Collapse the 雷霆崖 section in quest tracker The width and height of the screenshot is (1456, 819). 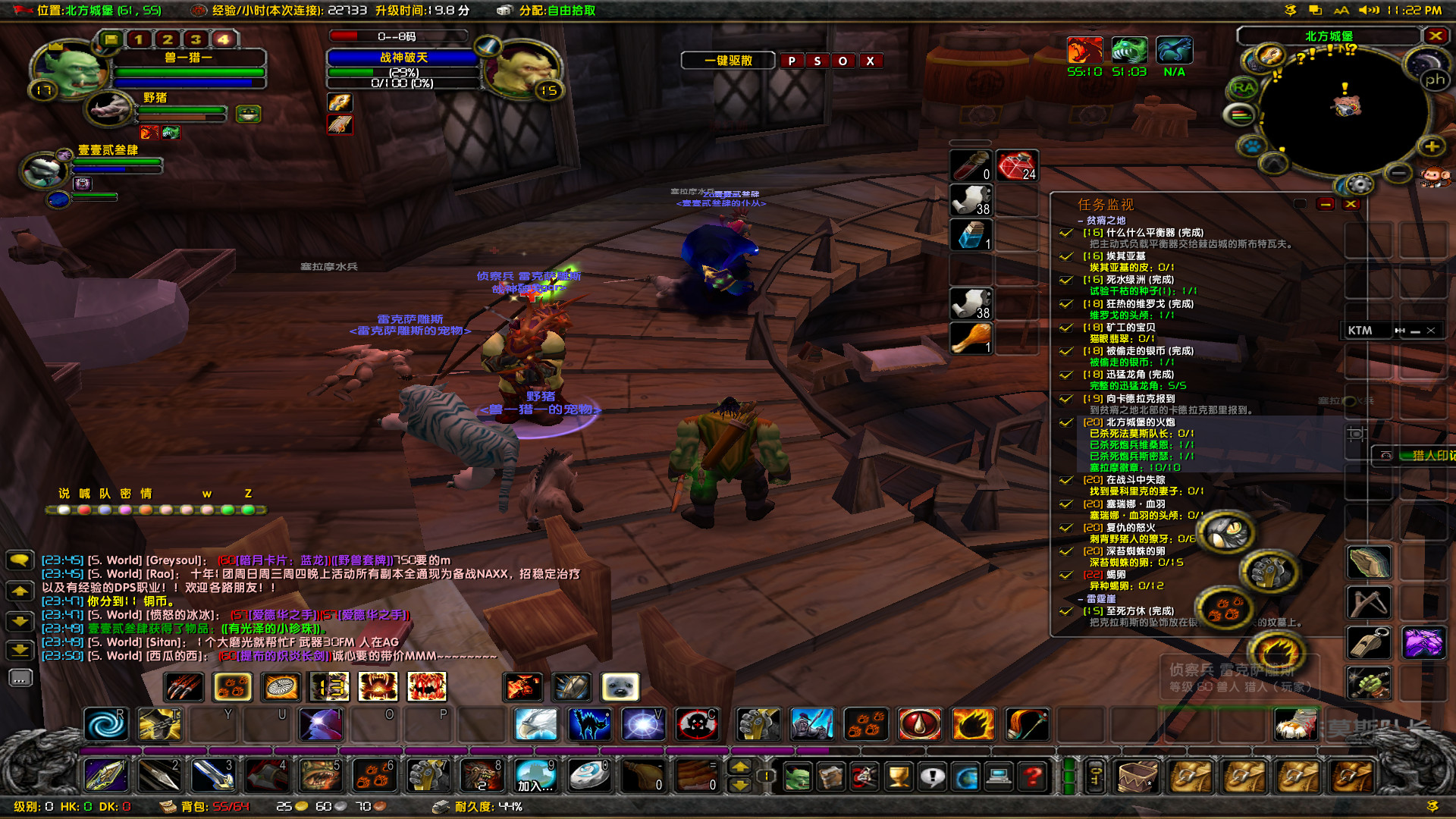point(1078,598)
